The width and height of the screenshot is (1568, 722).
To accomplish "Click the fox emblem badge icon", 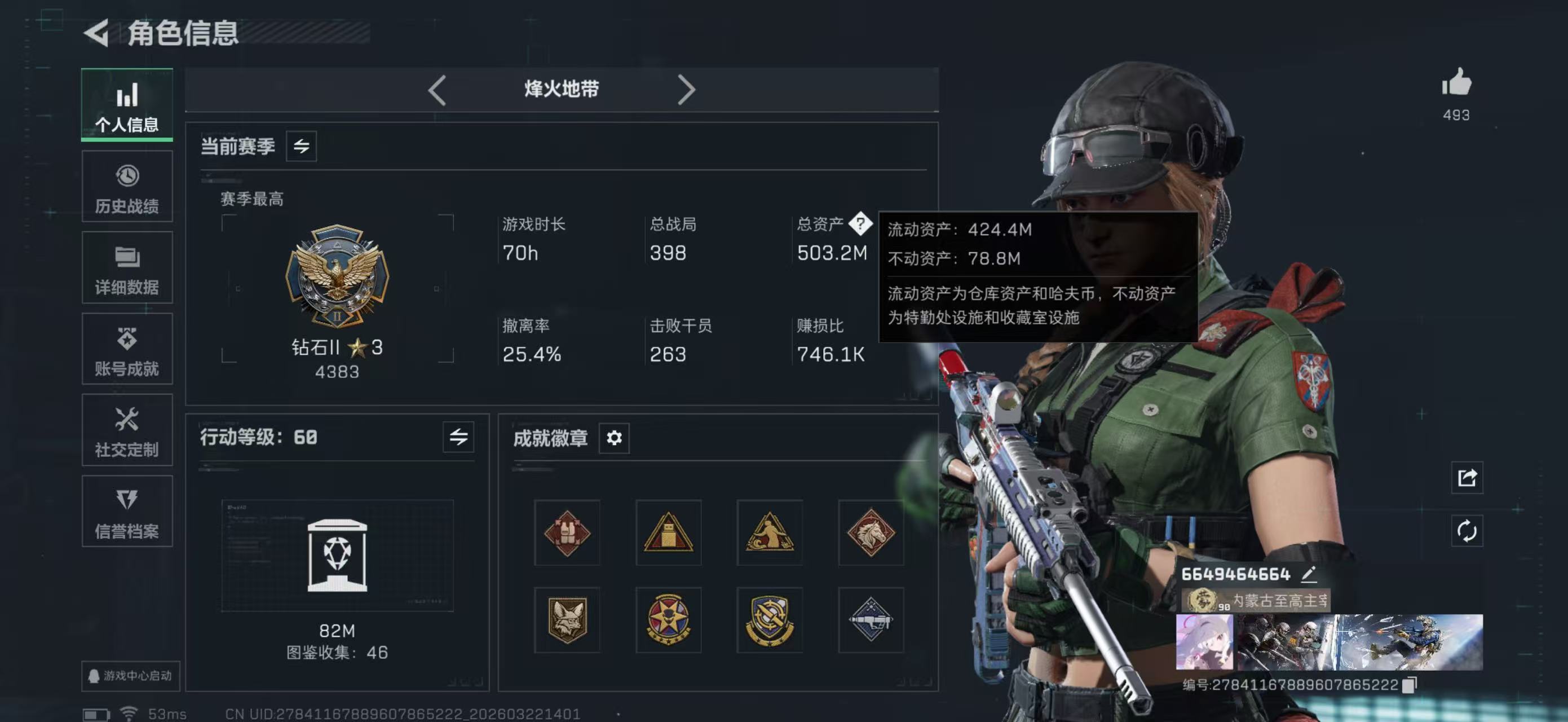I will click(x=567, y=619).
